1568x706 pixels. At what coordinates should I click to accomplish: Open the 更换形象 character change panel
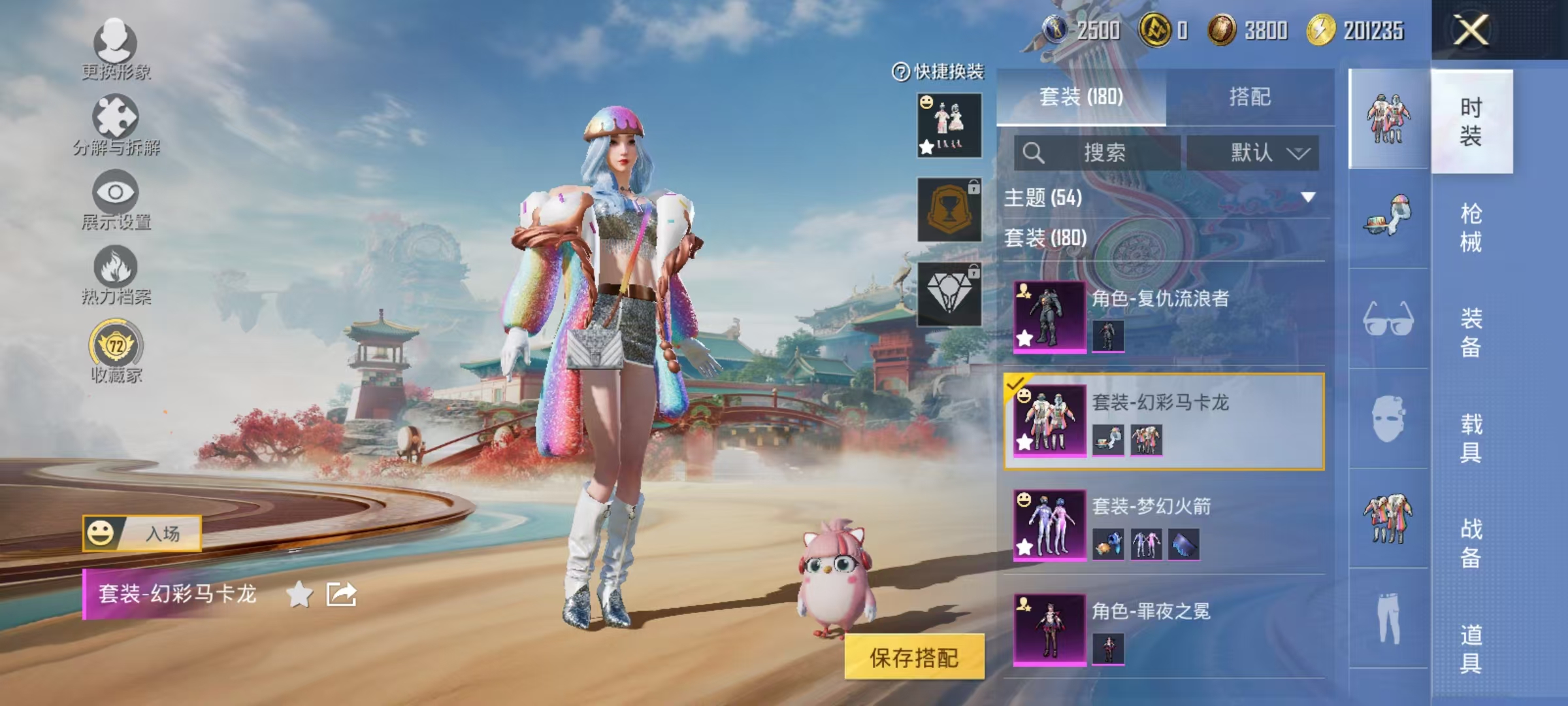(115, 46)
